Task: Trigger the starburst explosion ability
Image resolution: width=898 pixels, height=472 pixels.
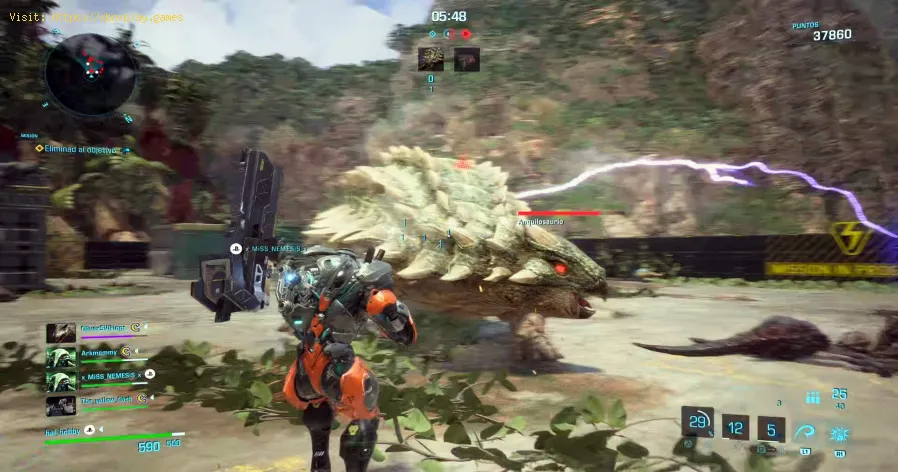Action: coord(838,433)
